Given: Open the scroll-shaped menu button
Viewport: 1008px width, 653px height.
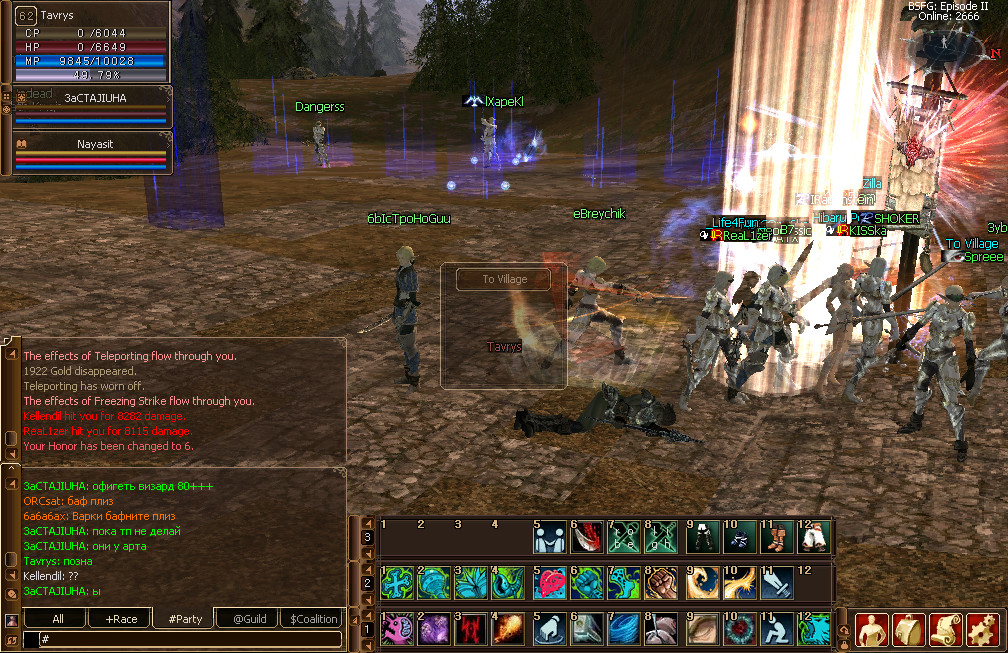Looking at the screenshot, I should pos(946,629).
